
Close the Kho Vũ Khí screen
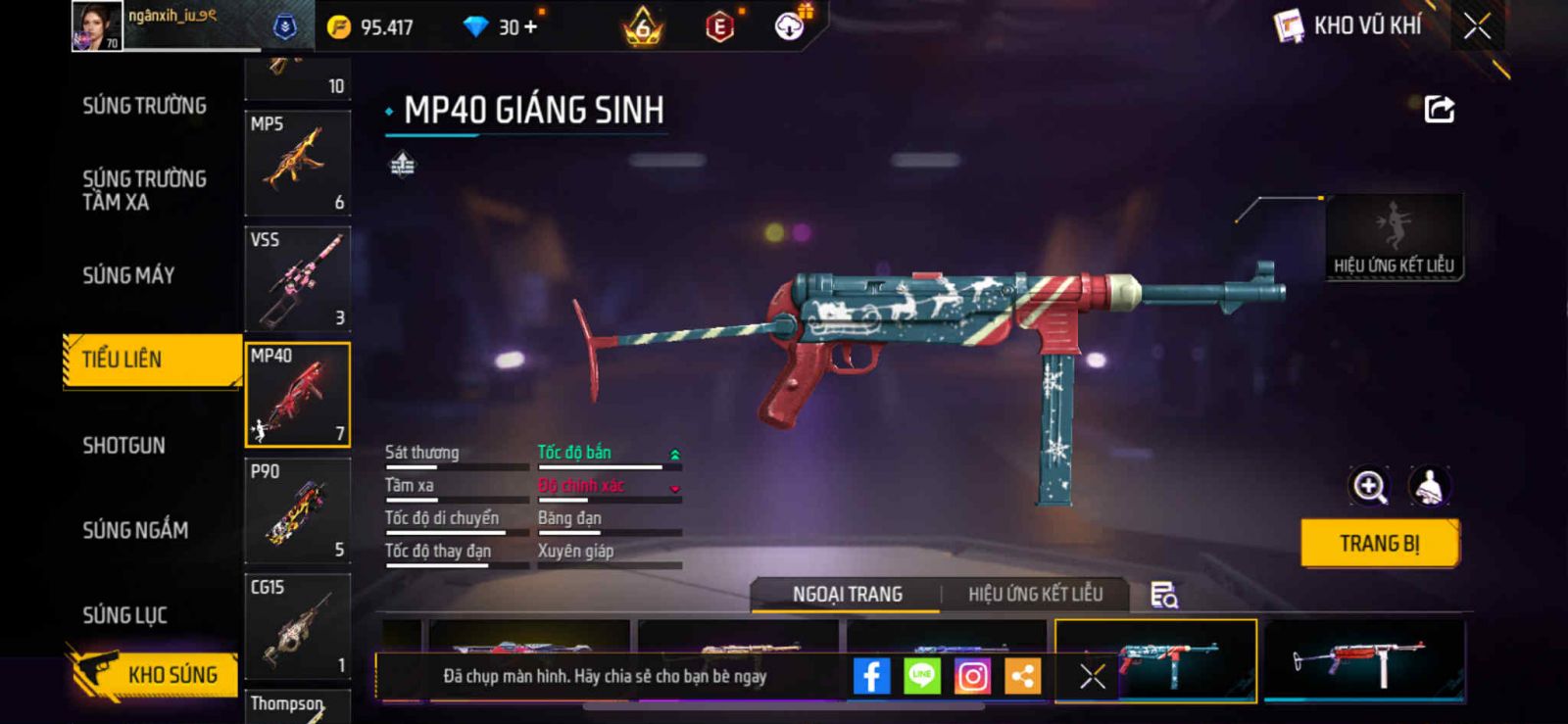point(1477,27)
